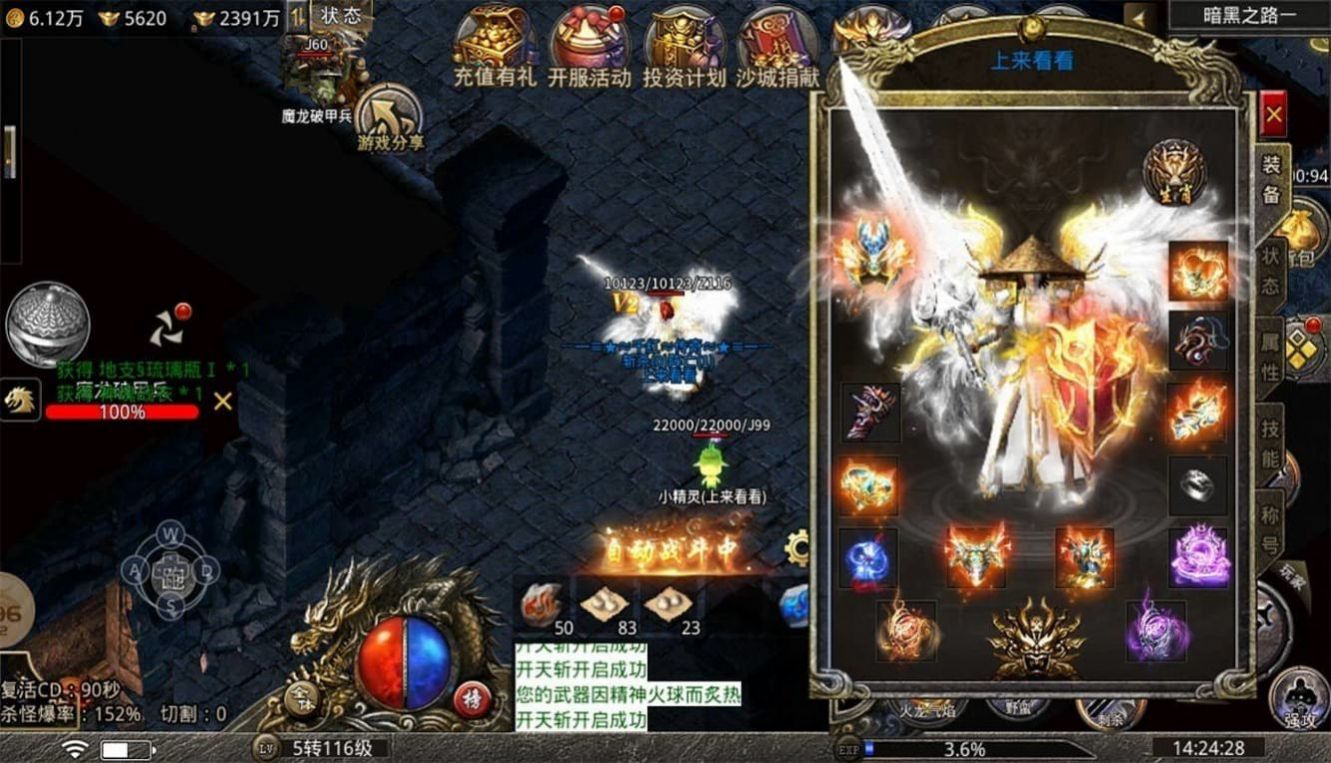The image size is (1331, 763).
Task: Open the 状态 button at top
Action: point(341,16)
